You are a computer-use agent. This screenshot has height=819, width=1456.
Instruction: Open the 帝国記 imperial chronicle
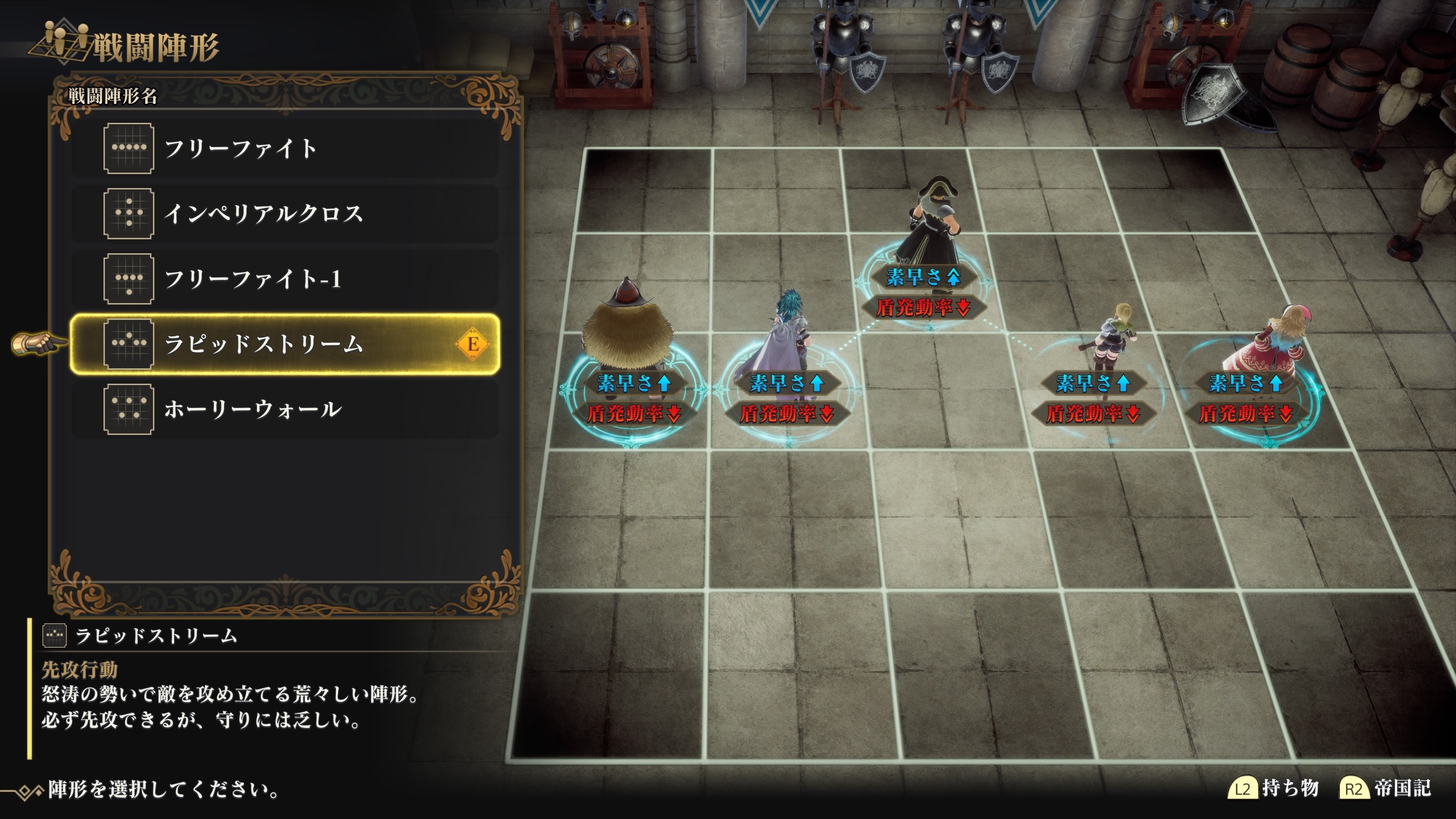click(1386, 788)
